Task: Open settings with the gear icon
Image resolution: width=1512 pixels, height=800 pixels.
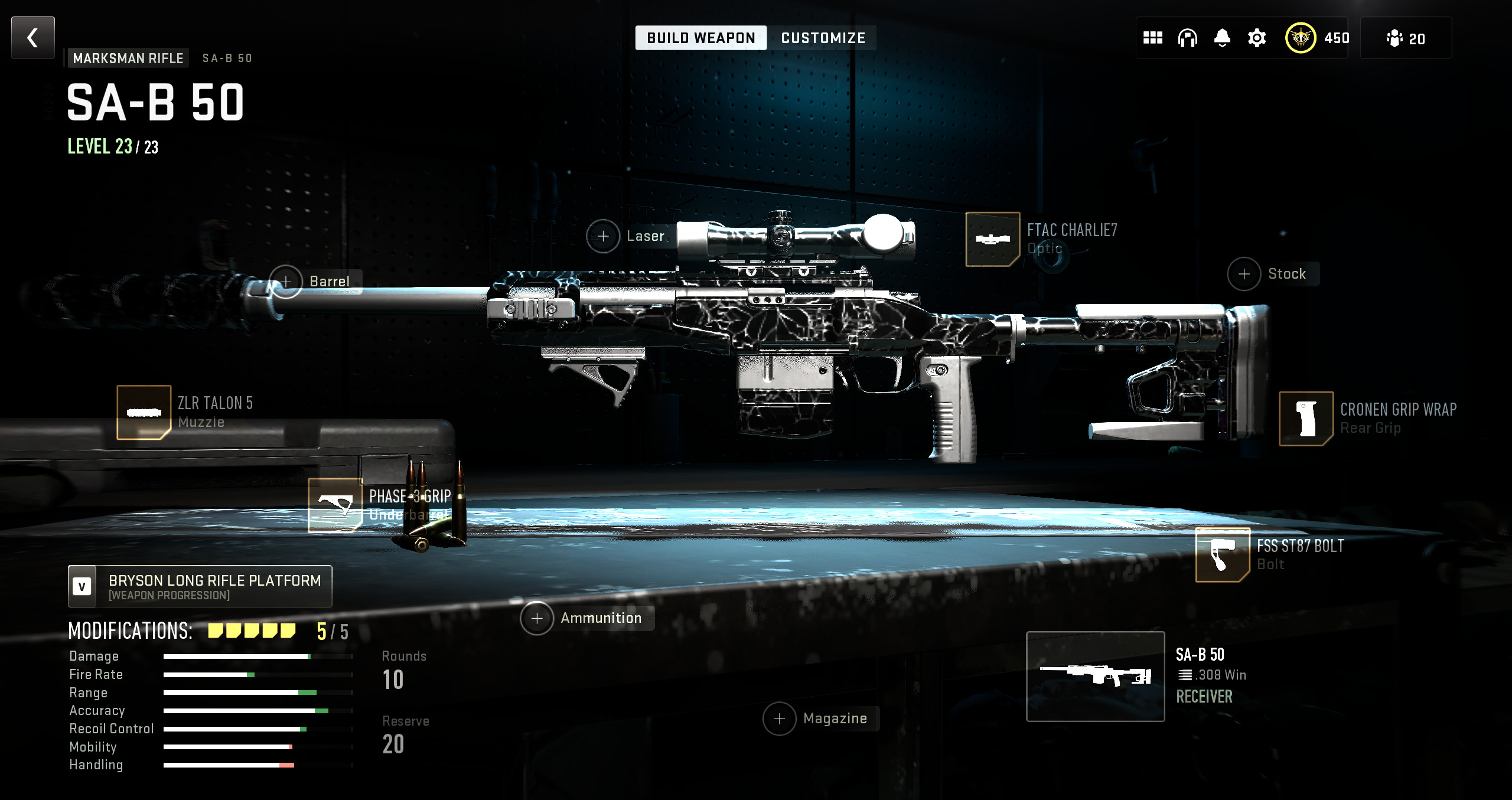Action: tap(1257, 38)
